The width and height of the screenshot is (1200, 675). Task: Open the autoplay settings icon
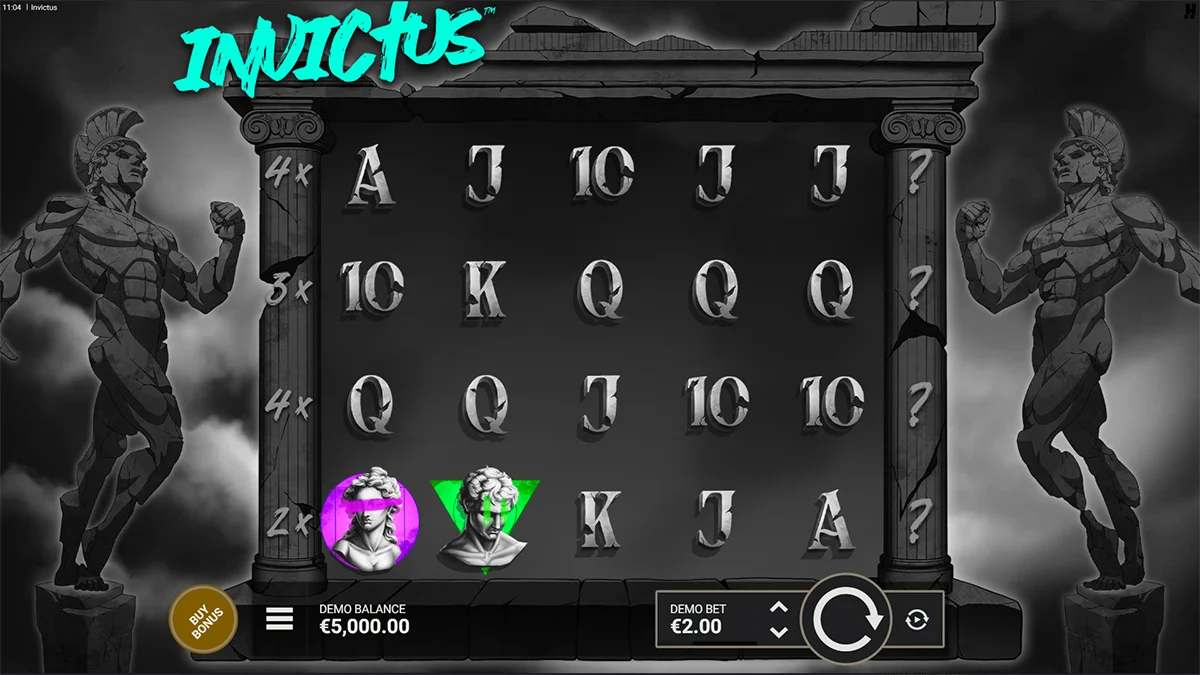(x=916, y=620)
